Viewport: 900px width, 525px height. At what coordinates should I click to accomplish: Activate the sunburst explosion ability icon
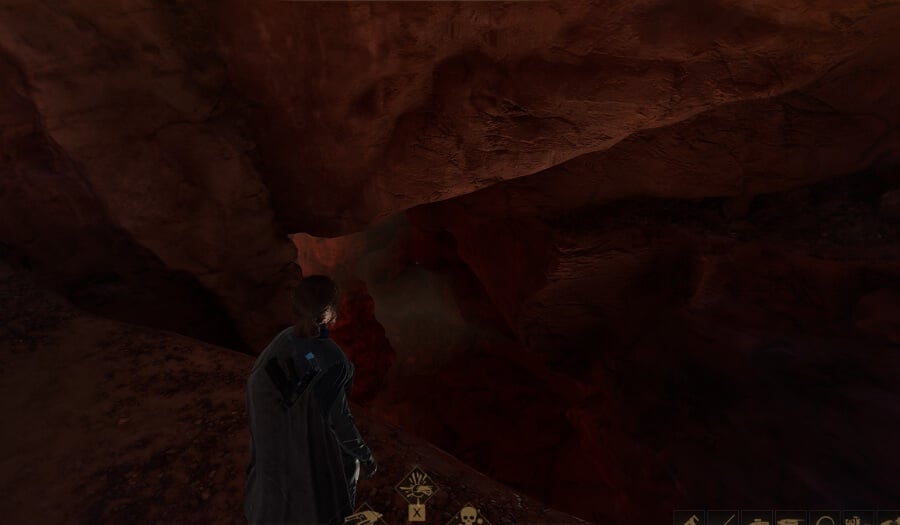pos(416,487)
